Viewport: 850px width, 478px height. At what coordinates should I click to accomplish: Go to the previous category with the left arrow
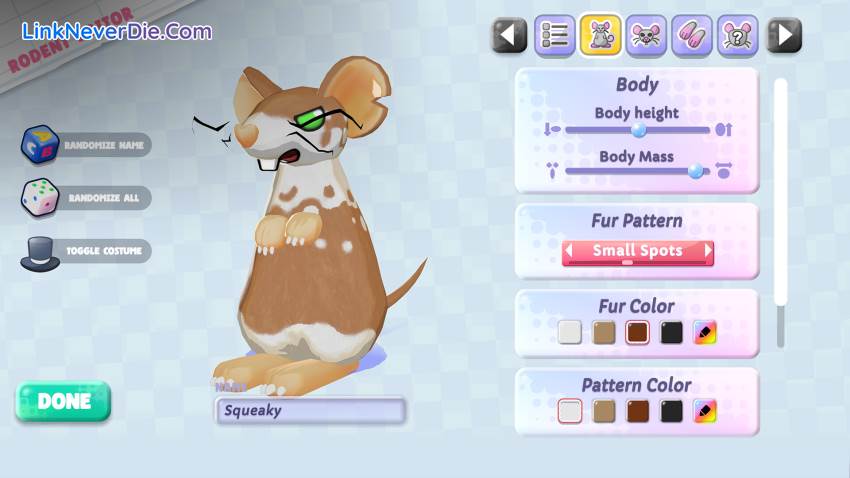point(509,36)
